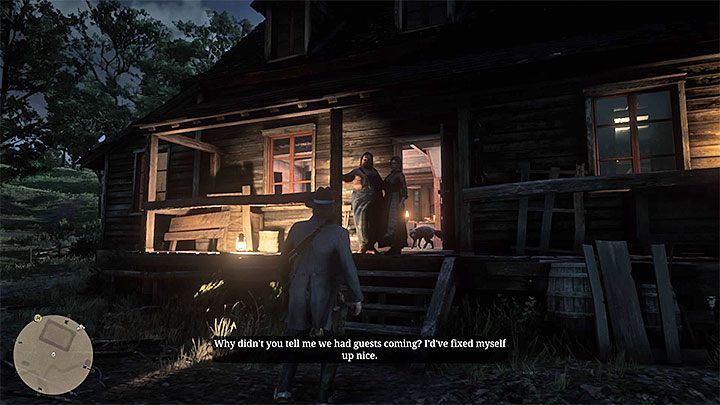720x405 pixels.
Task: Open the circular minimap
Action: click(53, 354)
